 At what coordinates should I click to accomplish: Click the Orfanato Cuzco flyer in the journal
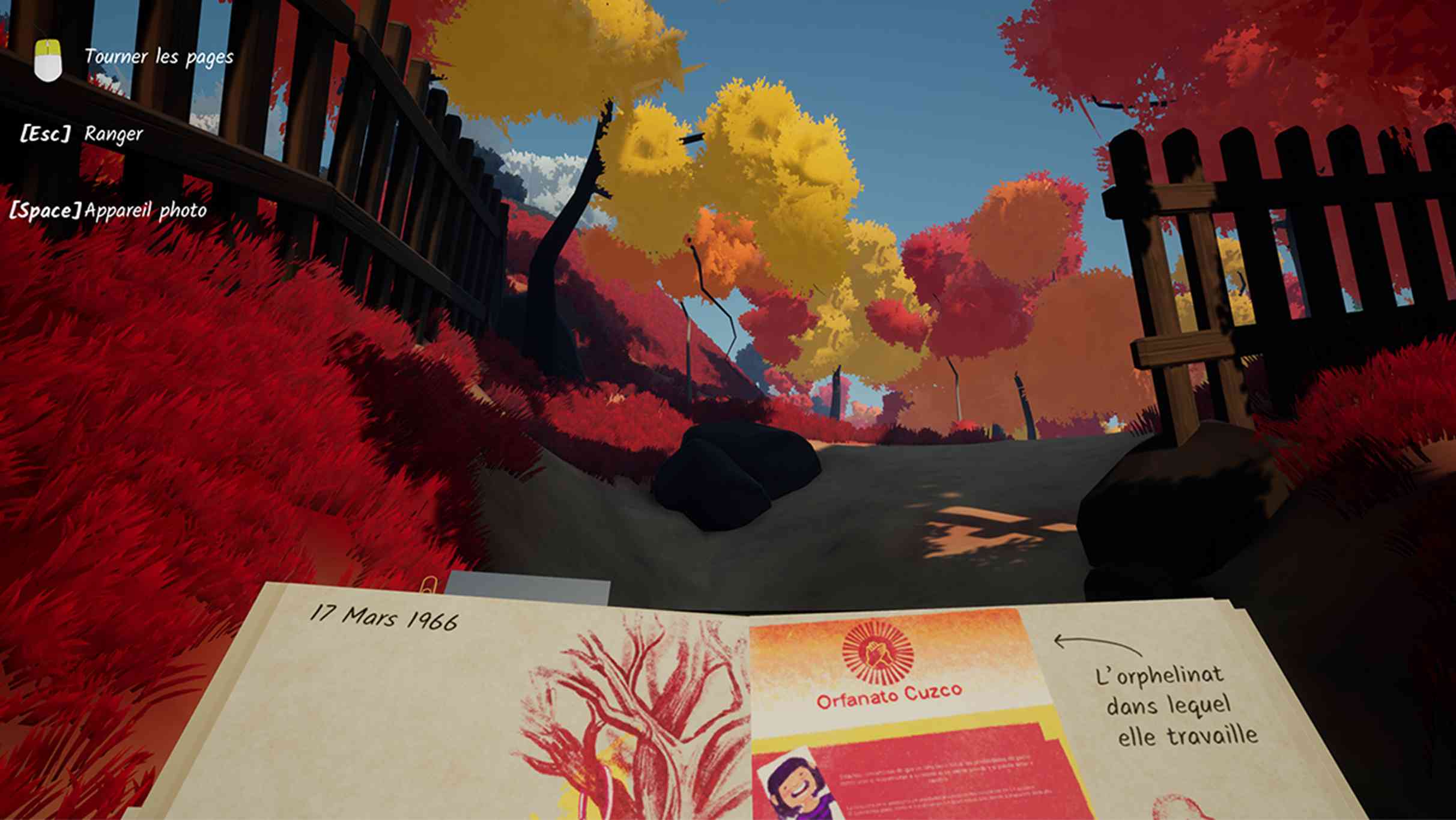point(901,709)
